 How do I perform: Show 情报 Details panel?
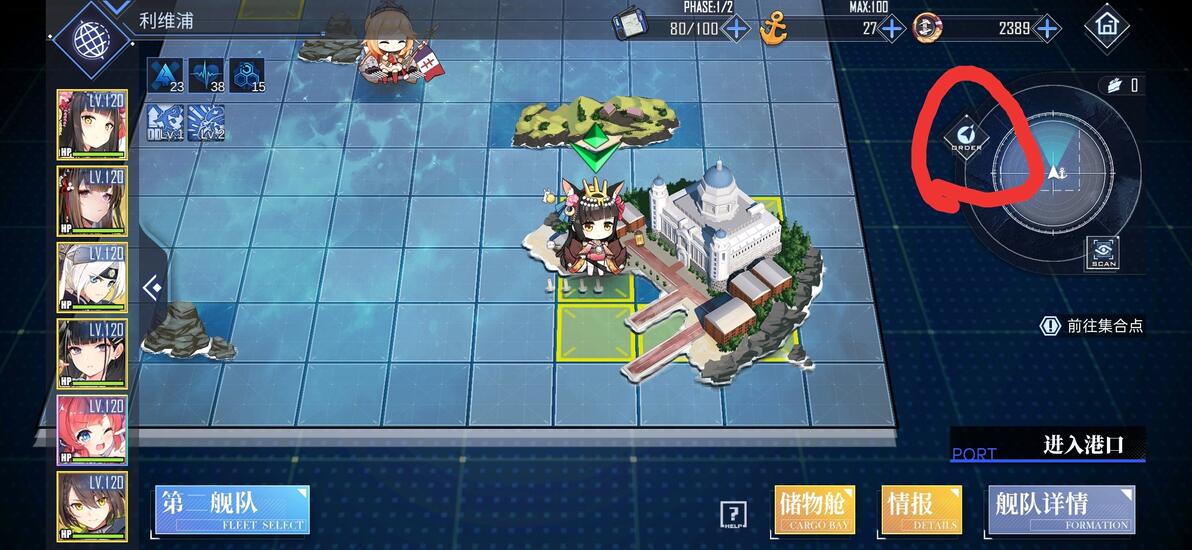tap(921, 510)
